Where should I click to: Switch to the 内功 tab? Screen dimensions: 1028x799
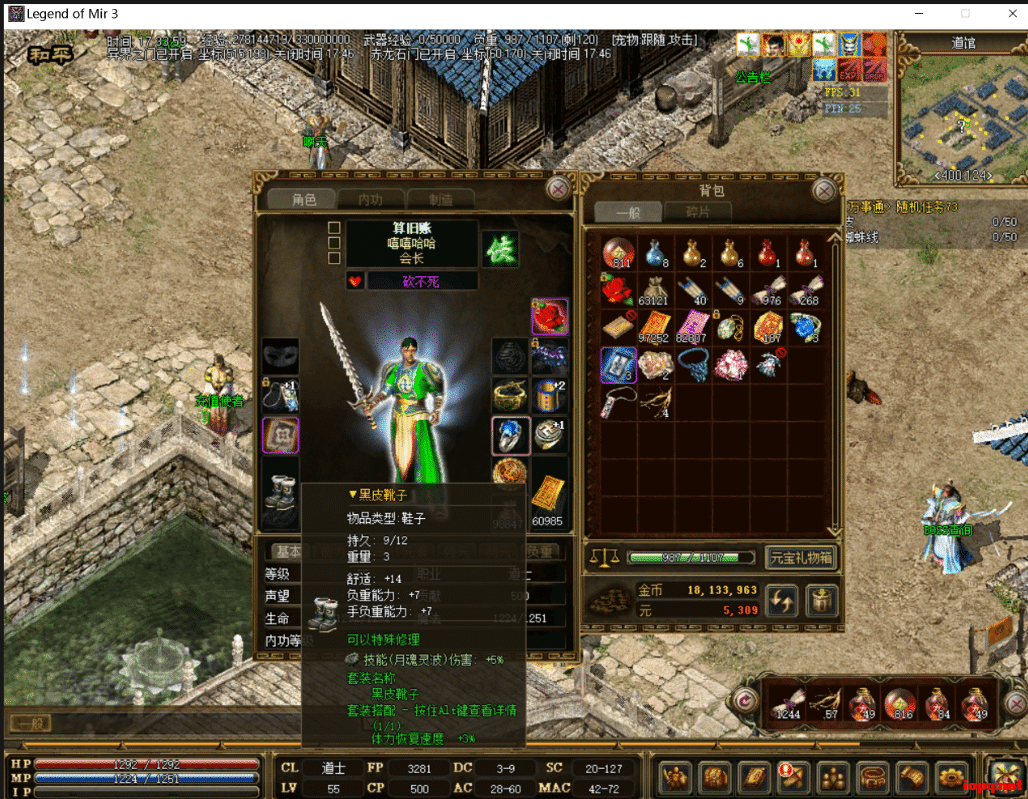click(x=370, y=199)
